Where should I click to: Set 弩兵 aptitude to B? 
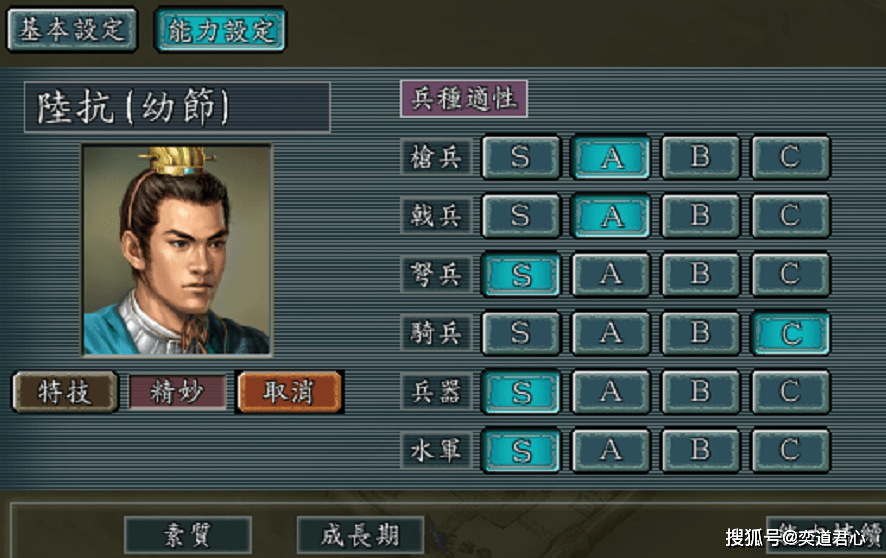pos(700,274)
